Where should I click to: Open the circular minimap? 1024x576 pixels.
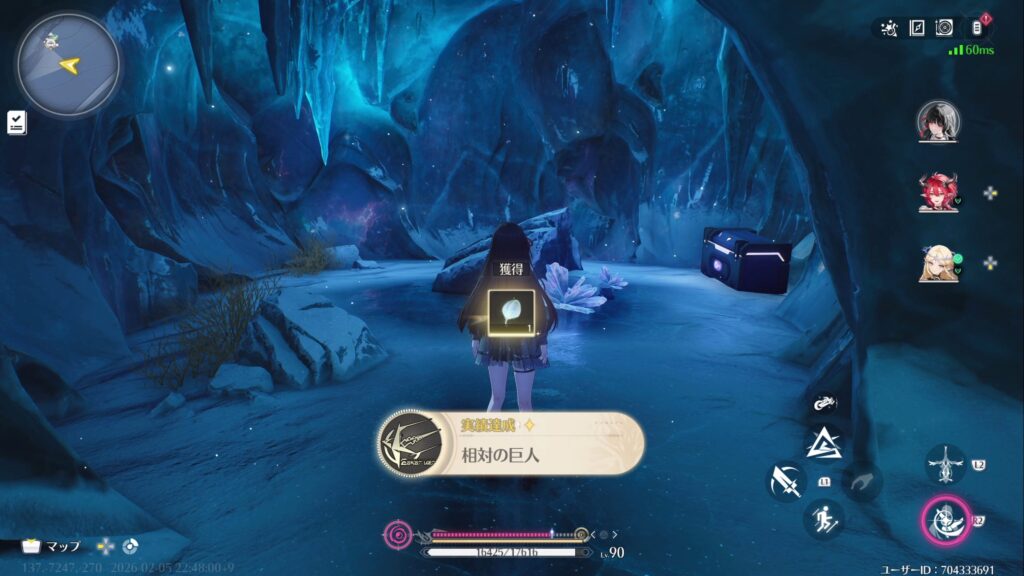click(67, 64)
